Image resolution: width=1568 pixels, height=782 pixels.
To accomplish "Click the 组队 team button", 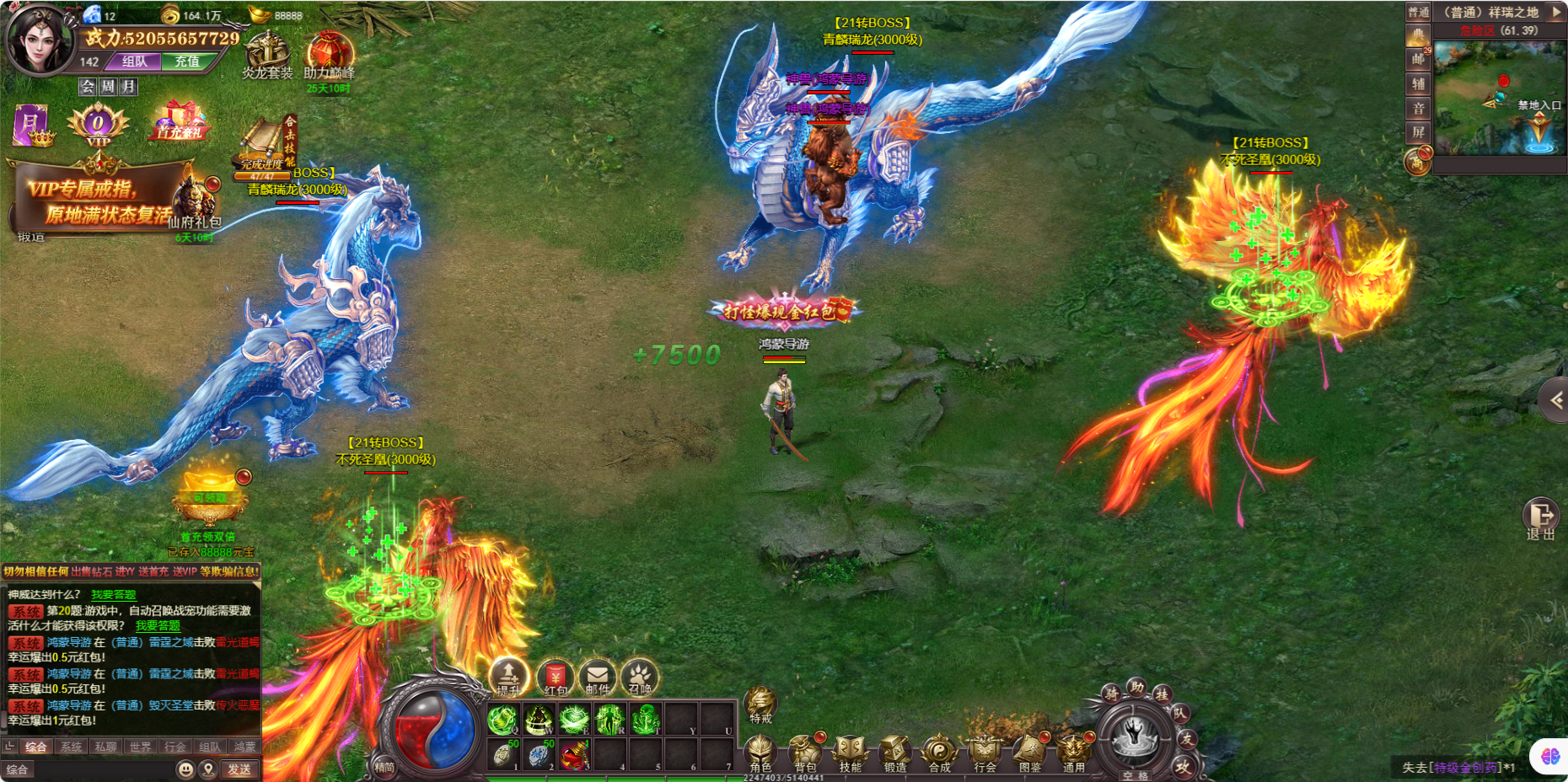I will [135, 62].
